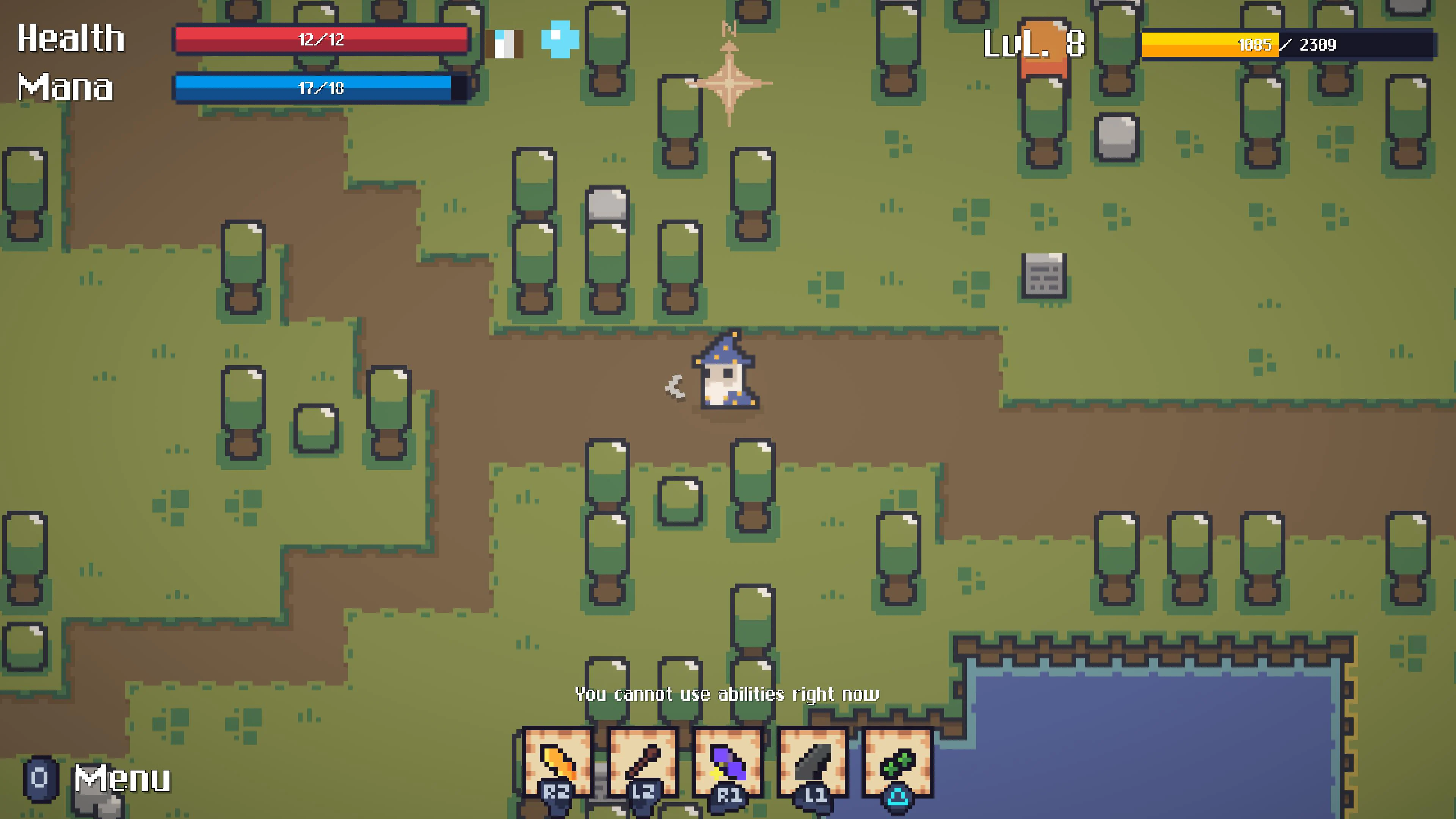Click the Health bar showing 12/12
This screenshot has height=819, width=1456.
click(x=322, y=39)
